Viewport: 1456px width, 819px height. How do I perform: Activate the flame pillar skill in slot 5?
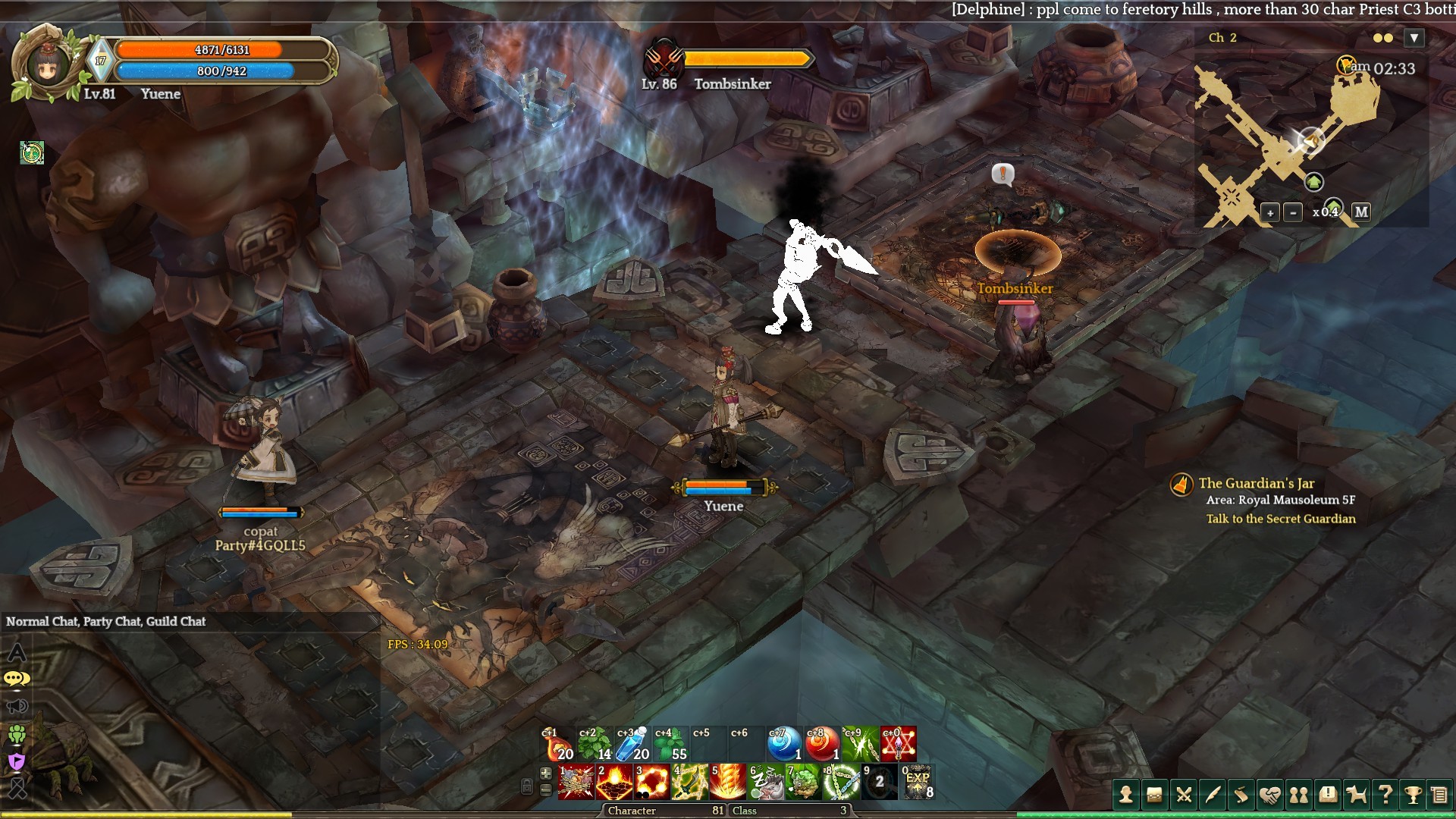click(x=727, y=783)
